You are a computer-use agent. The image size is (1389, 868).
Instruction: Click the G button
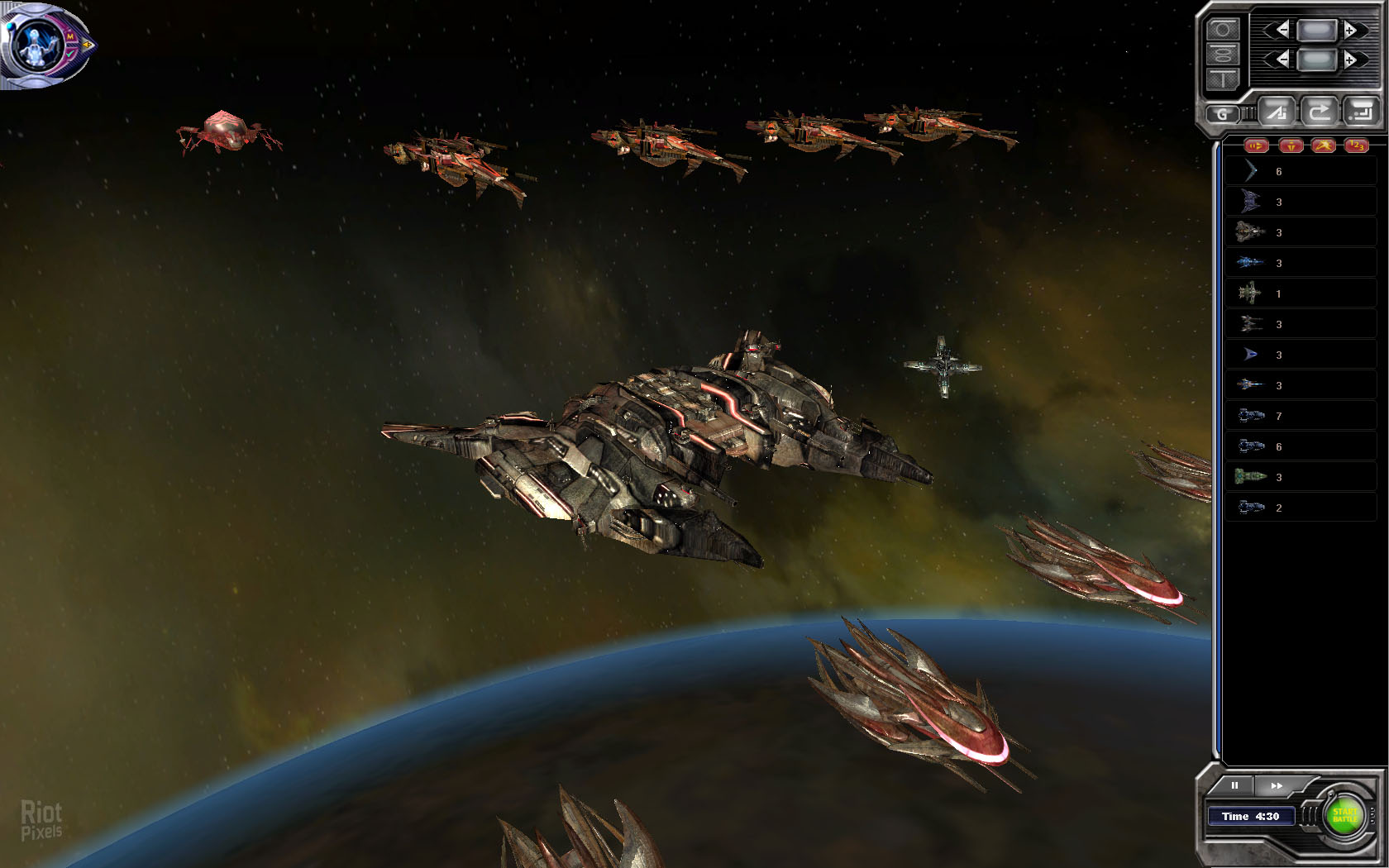coord(1222,114)
